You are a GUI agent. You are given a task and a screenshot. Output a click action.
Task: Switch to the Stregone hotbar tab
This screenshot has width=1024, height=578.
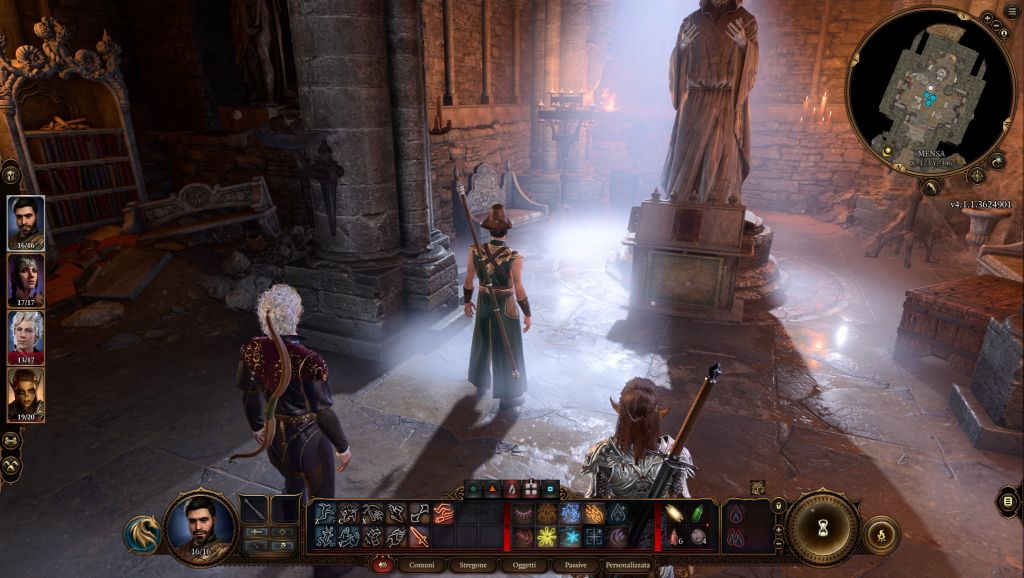pyautogui.click(x=474, y=565)
